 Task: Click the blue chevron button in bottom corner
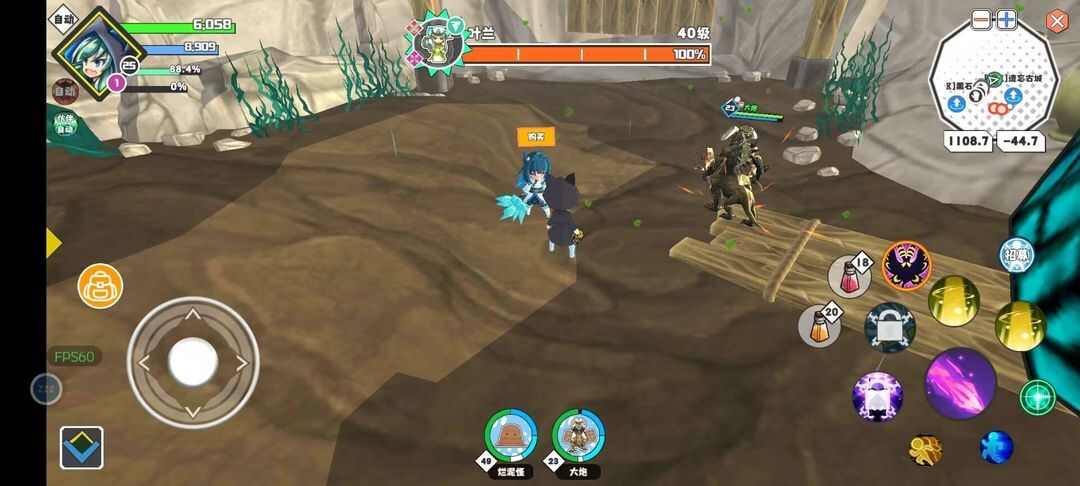(81, 447)
